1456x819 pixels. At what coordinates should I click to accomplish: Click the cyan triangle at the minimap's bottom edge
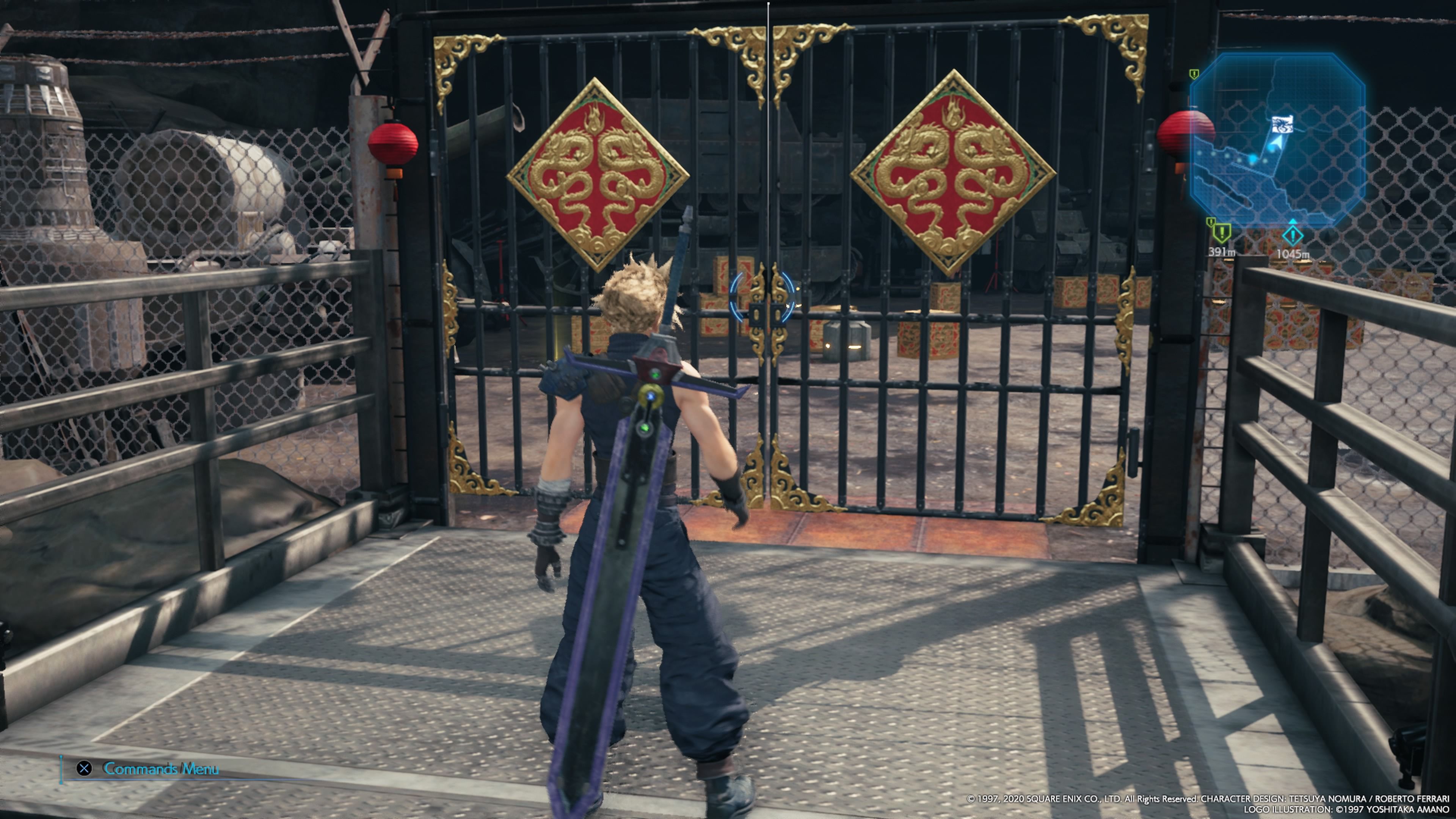1293,221
